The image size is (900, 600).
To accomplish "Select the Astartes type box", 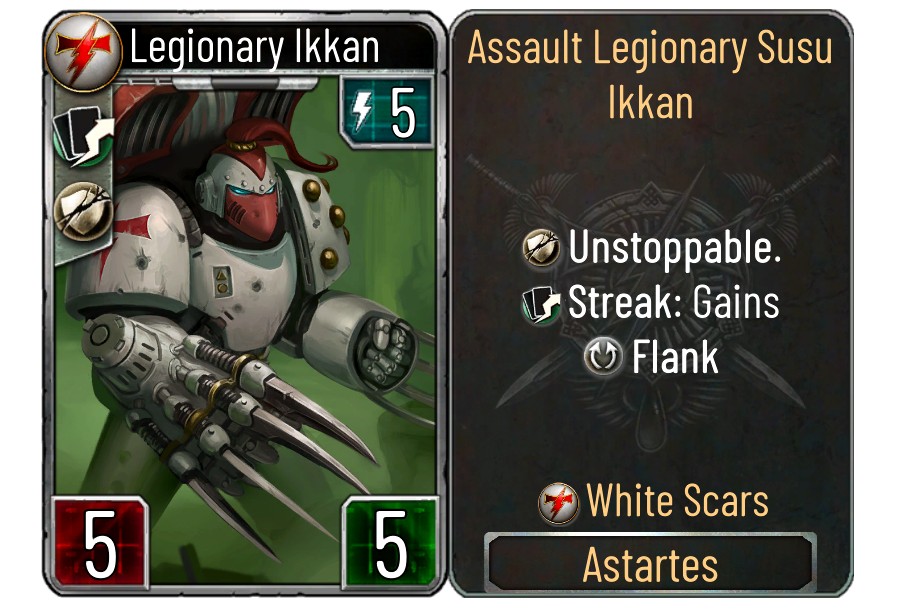I will (650, 565).
